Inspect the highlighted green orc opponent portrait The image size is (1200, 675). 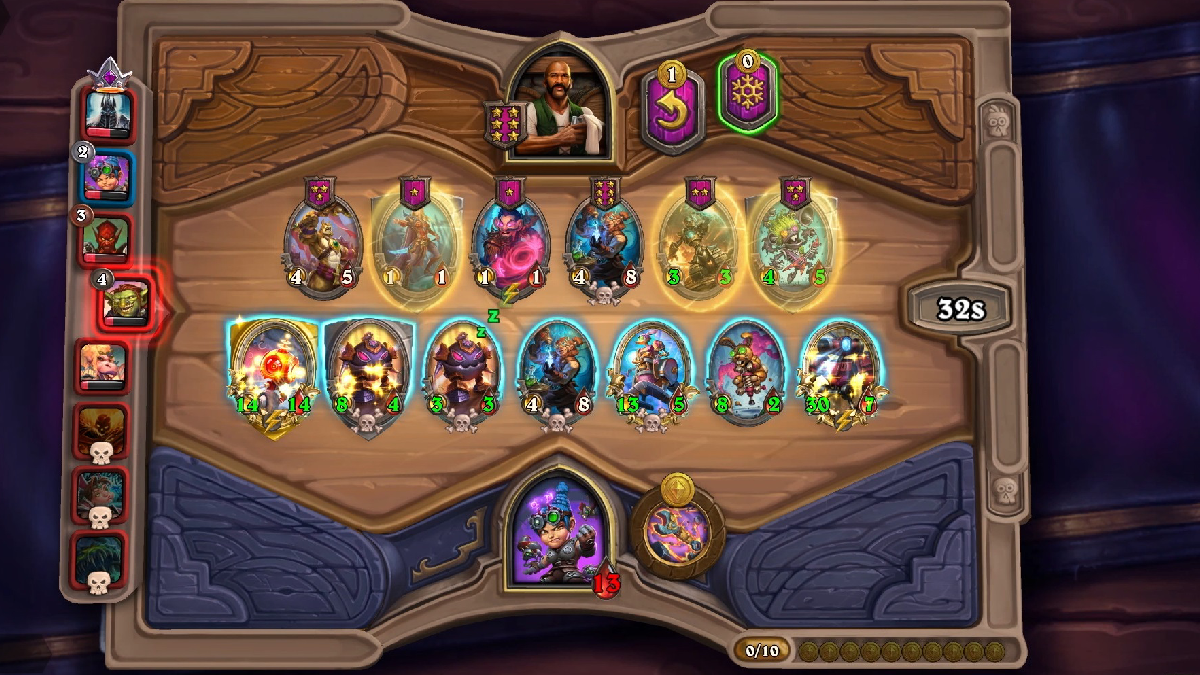126,301
